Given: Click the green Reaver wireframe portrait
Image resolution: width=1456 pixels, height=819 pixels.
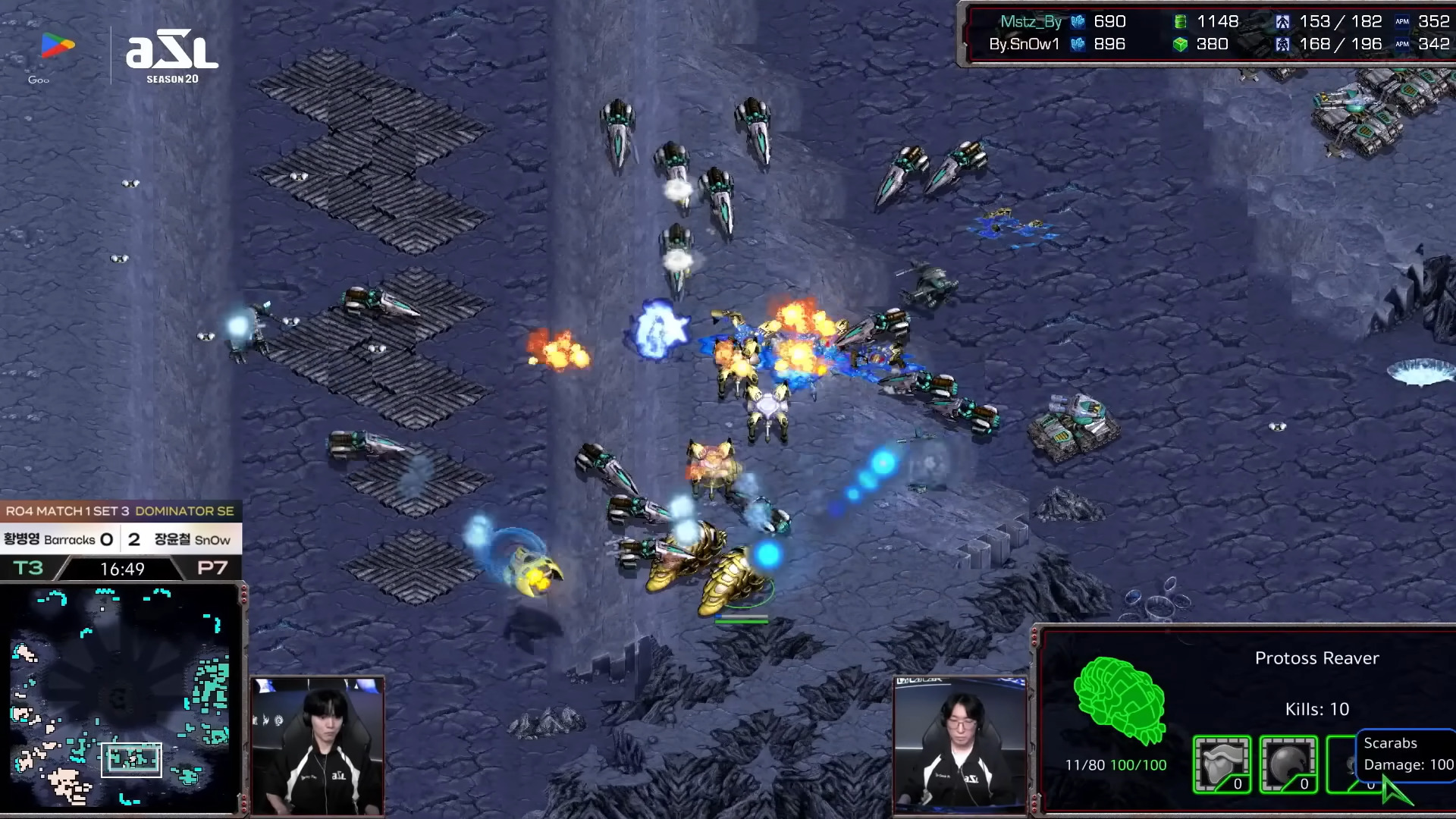Looking at the screenshot, I should (1119, 699).
